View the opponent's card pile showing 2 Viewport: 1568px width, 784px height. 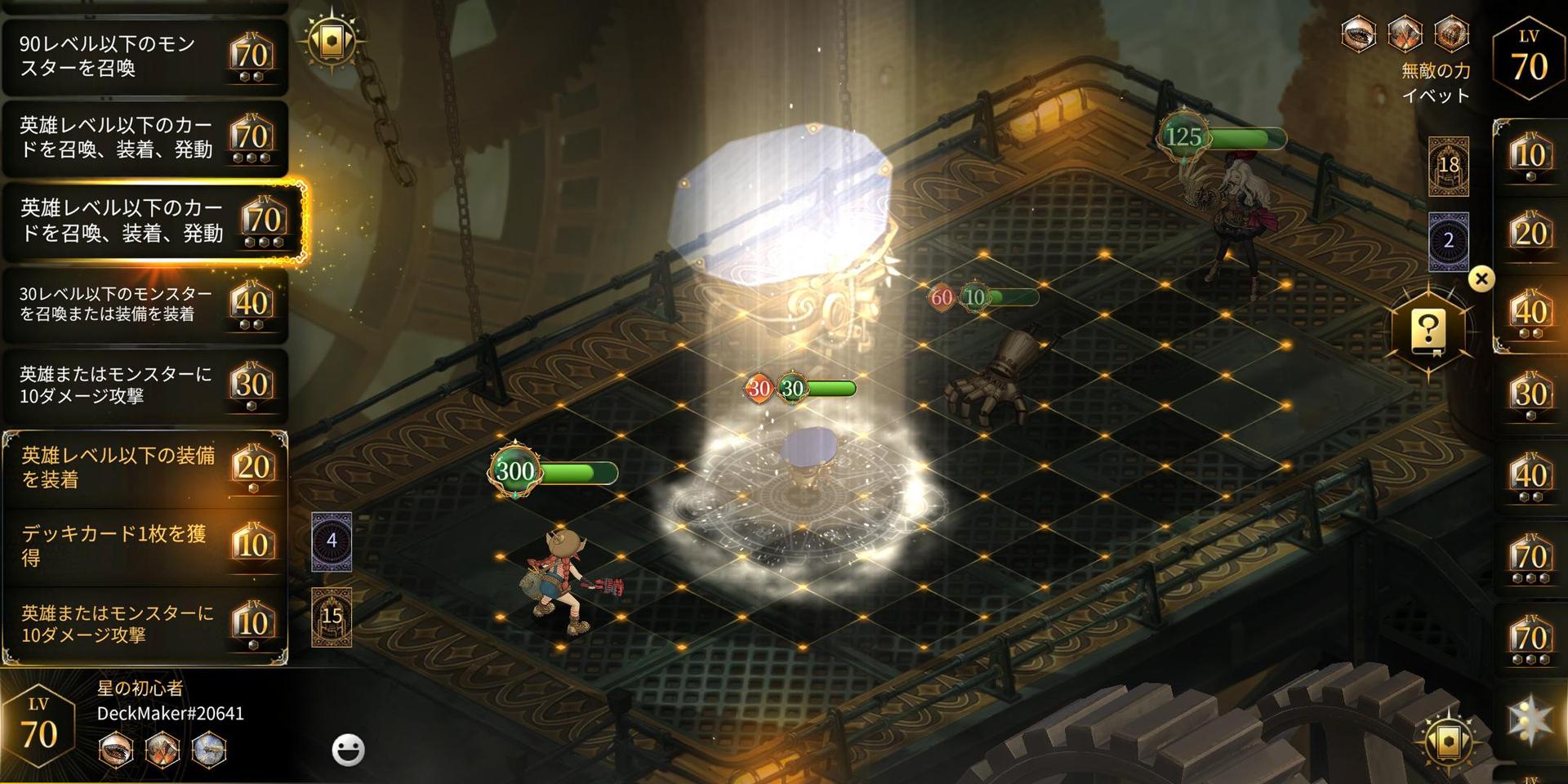pyautogui.click(x=1448, y=241)
